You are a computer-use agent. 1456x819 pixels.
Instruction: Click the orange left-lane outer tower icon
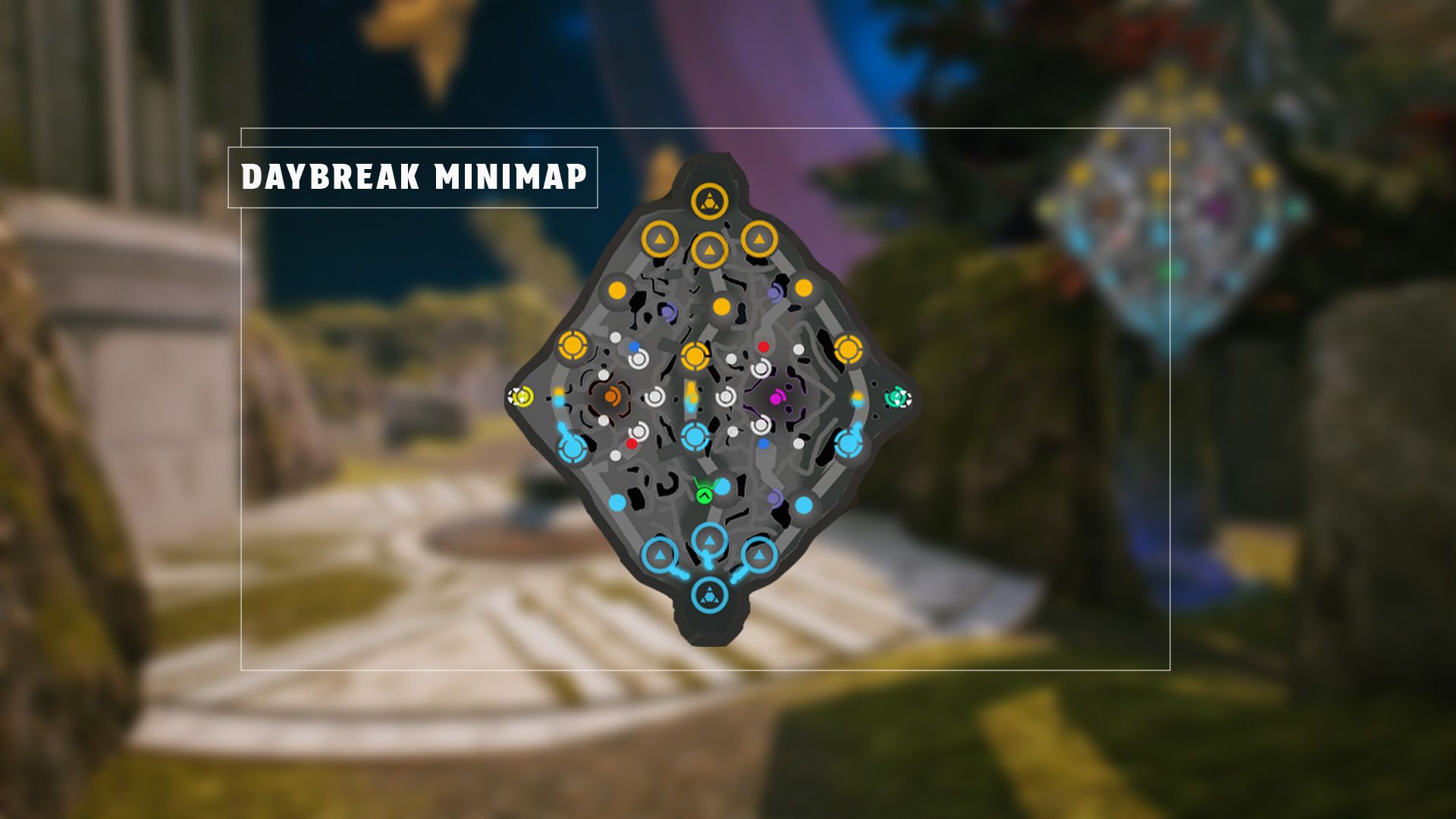(x=573, y=345)
